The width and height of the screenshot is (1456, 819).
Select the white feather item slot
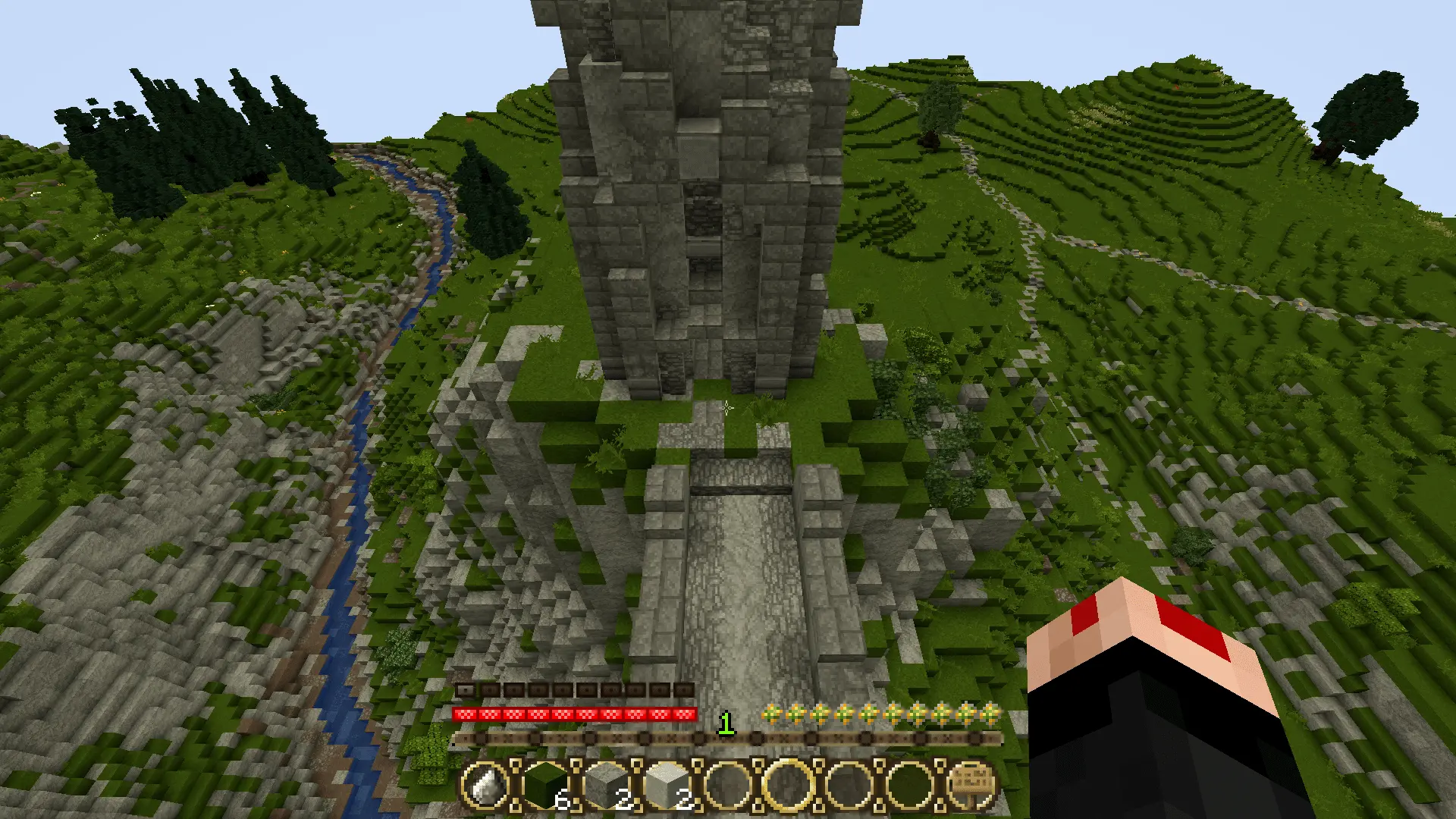pos(486,786)
